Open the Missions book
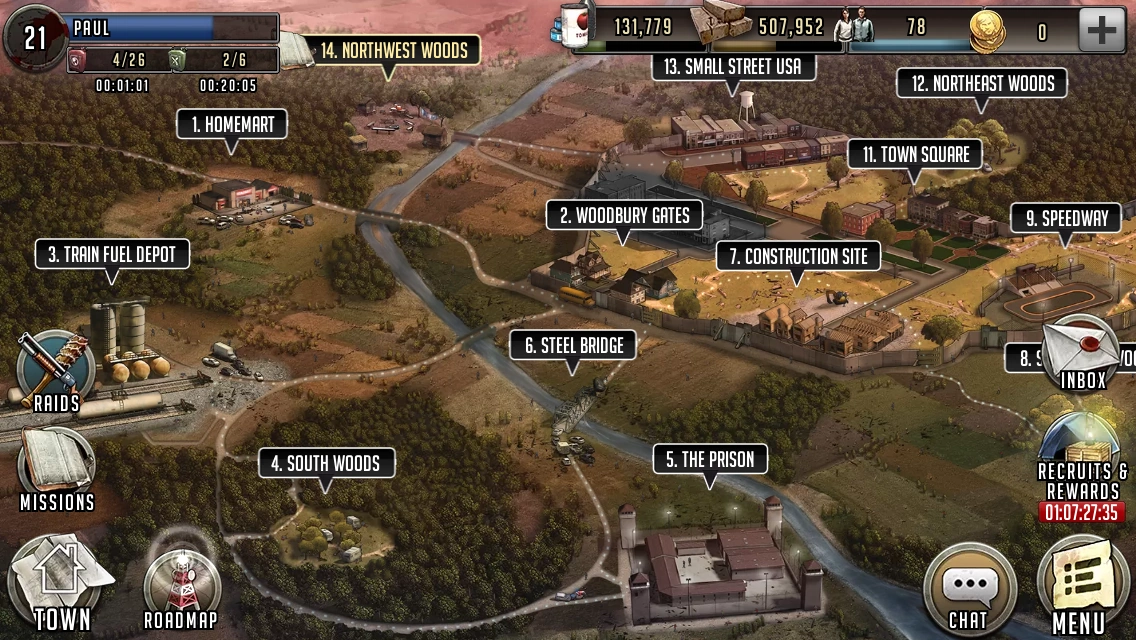 [x=56, y=466]
